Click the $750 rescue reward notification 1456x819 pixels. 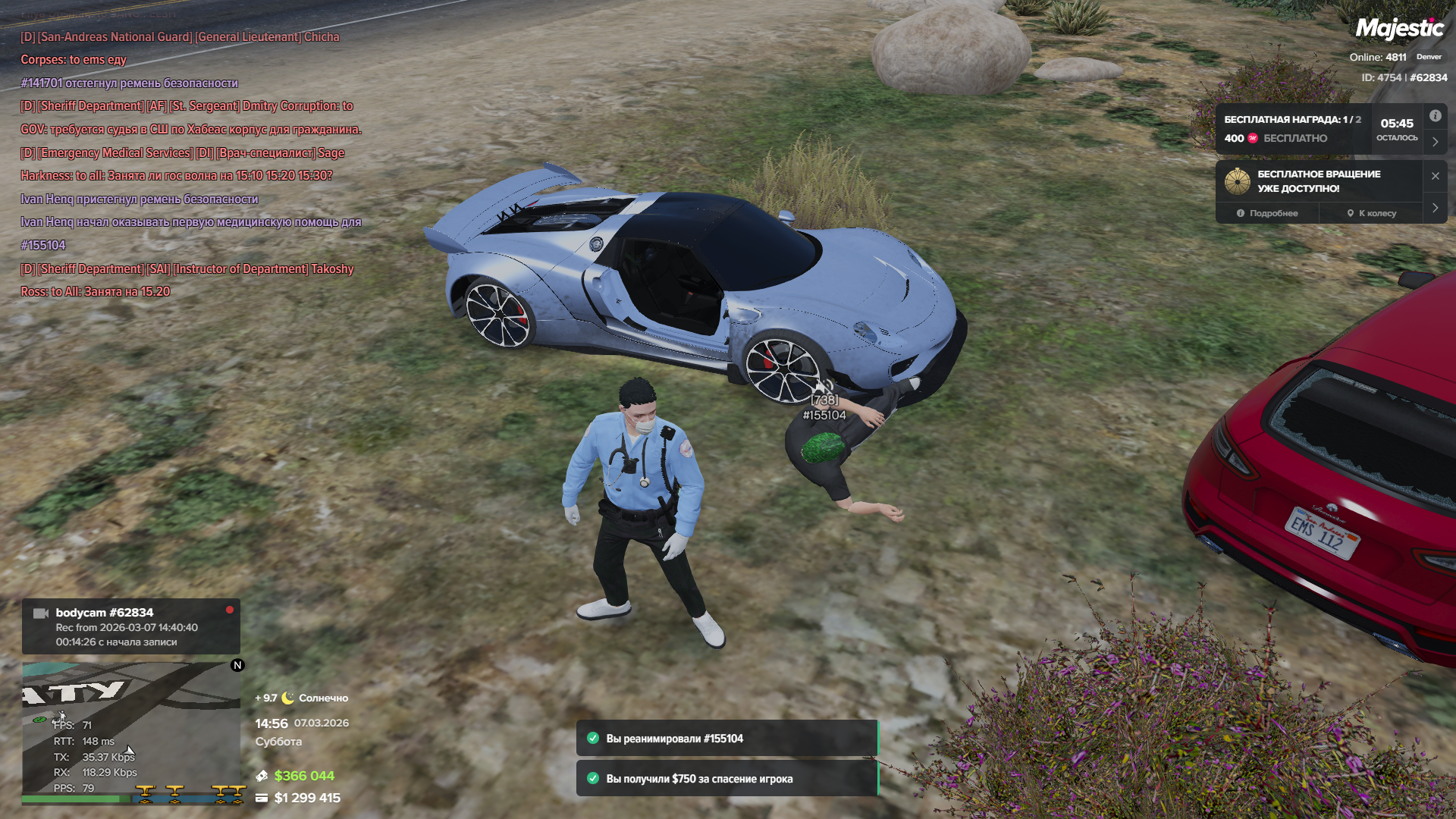726,779
